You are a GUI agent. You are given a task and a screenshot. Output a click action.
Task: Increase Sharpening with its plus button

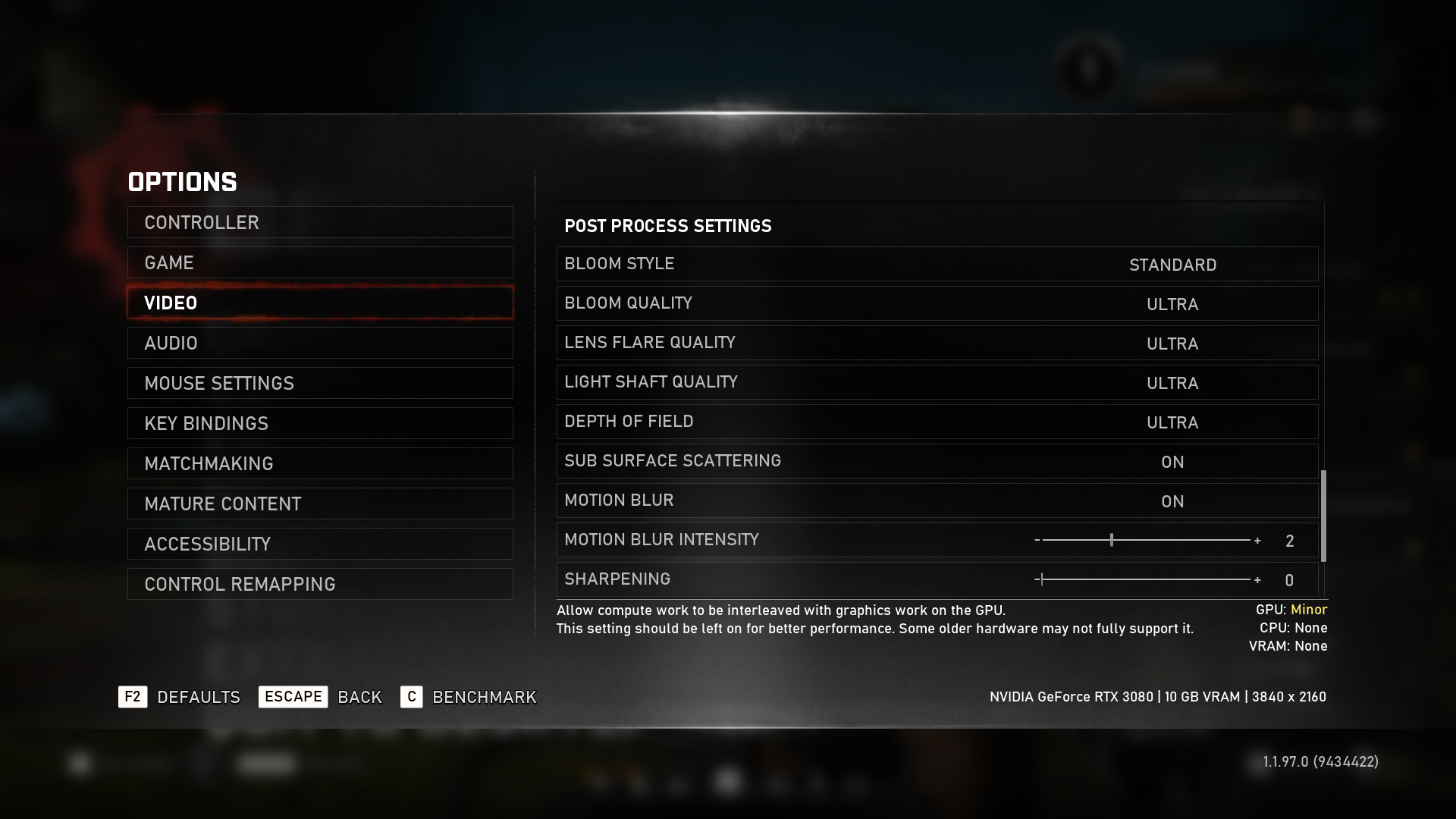[1257, 580]
